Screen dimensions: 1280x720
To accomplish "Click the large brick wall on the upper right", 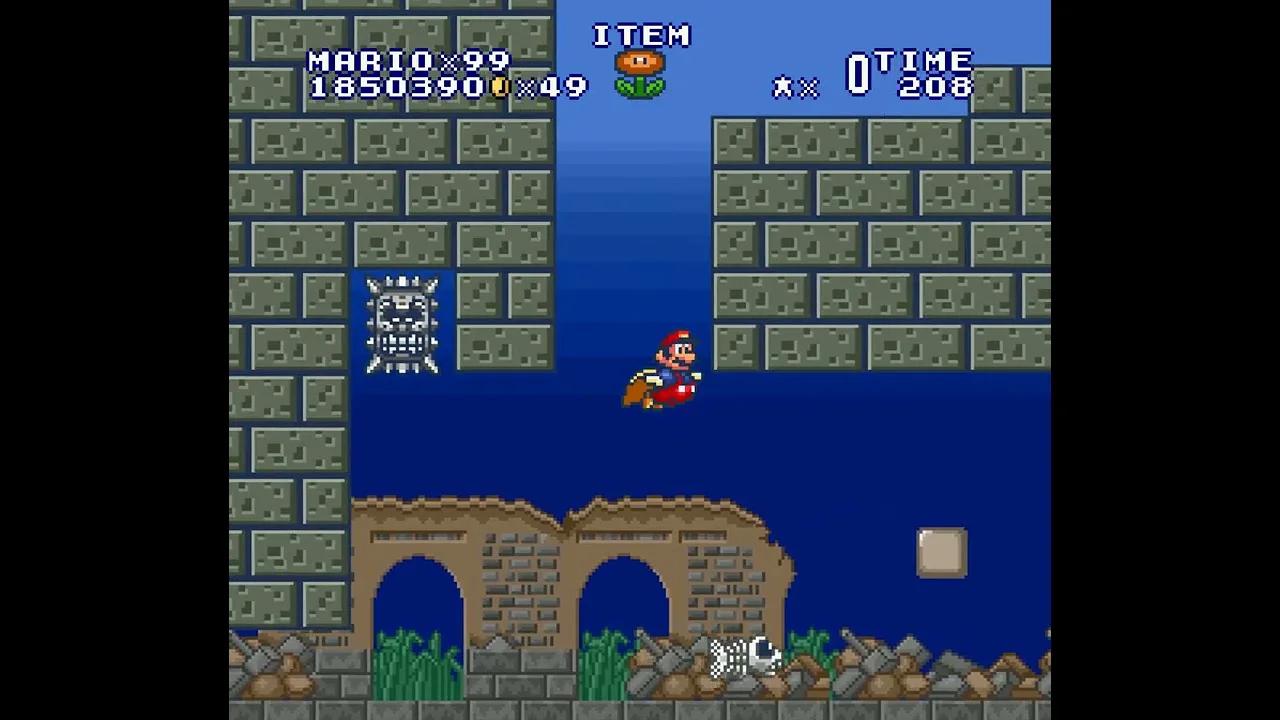I will 880,230.
